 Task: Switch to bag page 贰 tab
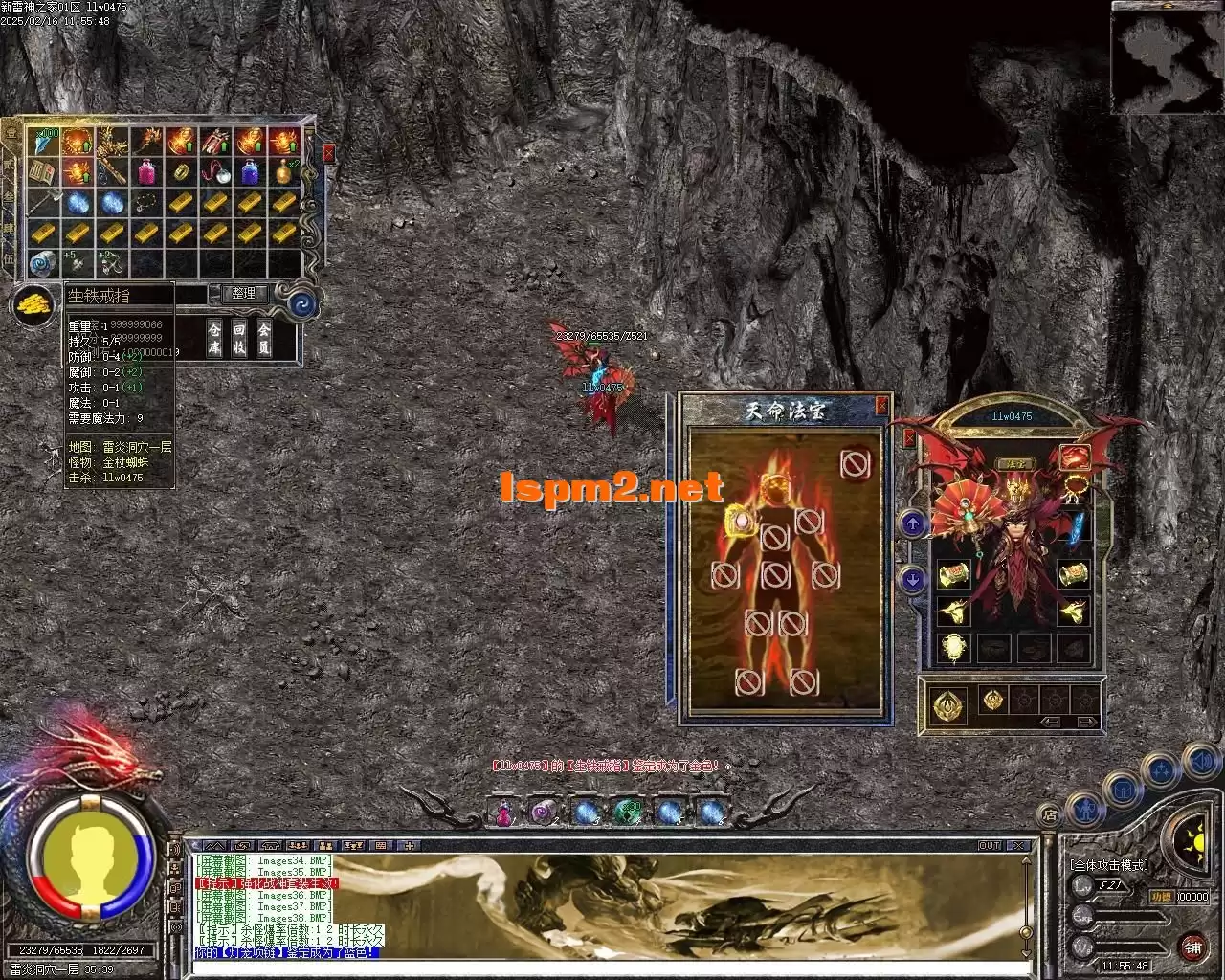click(x=11, y=165)
